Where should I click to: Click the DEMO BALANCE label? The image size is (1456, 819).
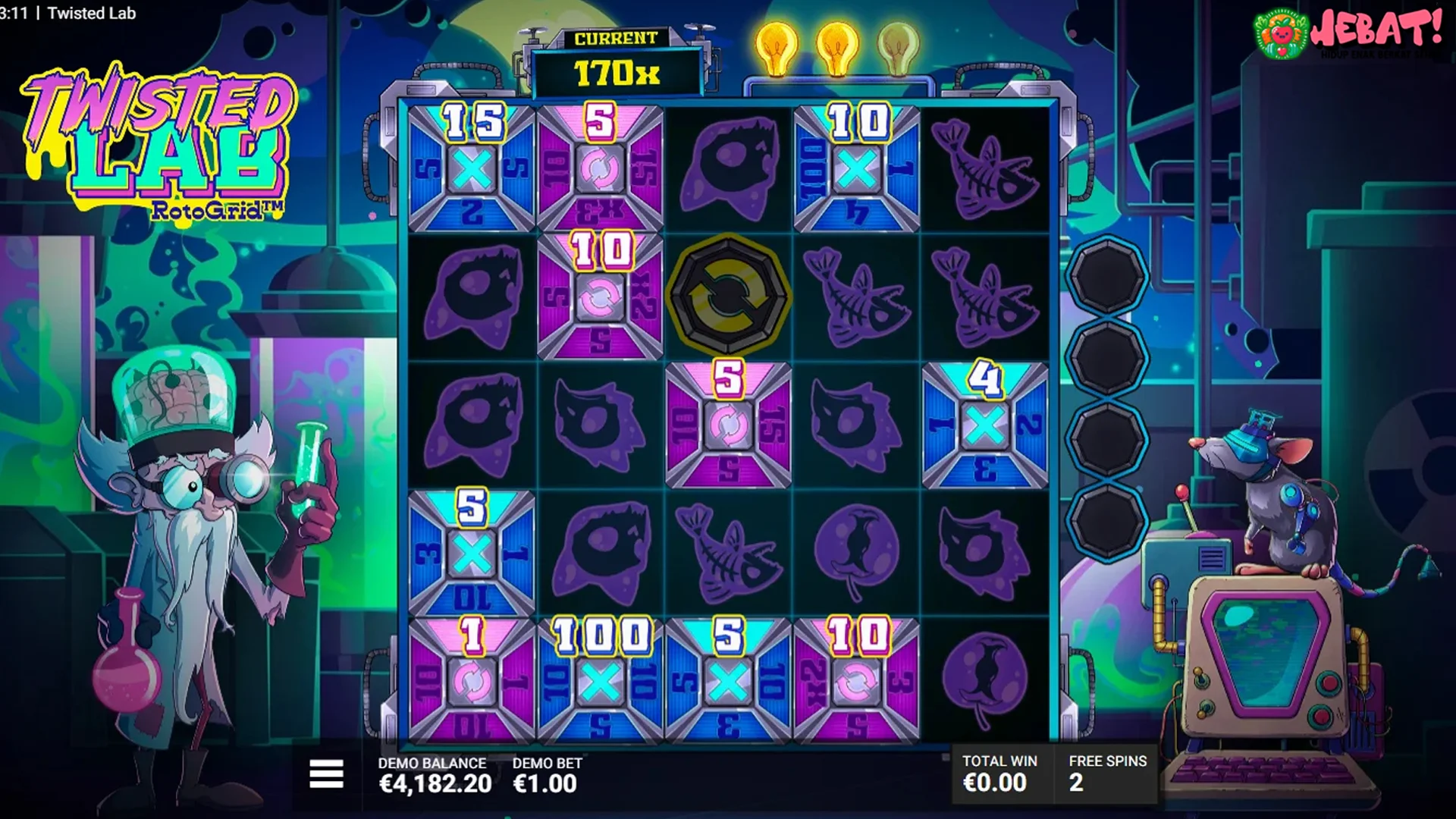[431, 763]
